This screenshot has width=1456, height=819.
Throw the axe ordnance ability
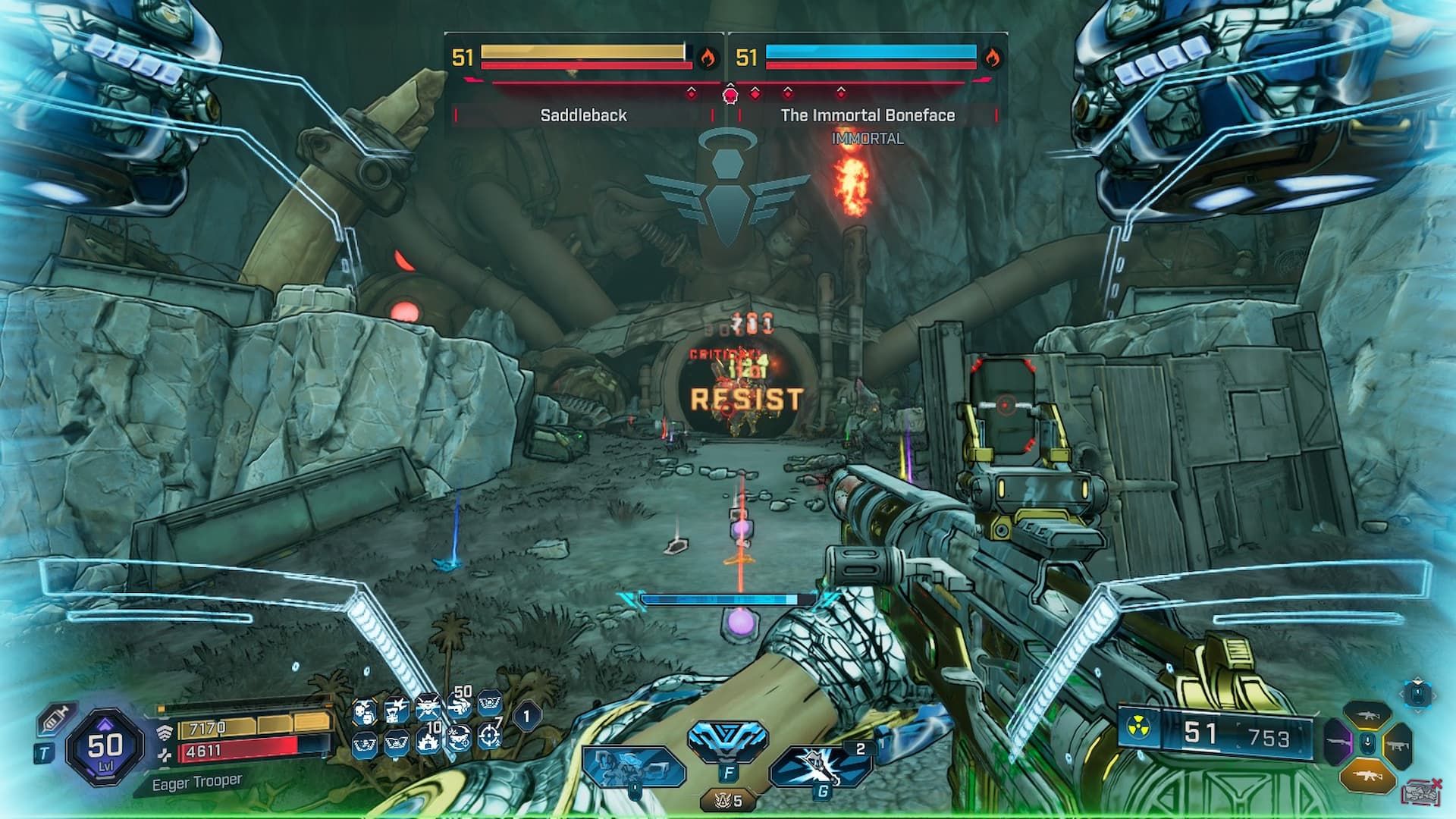(821, 764)
